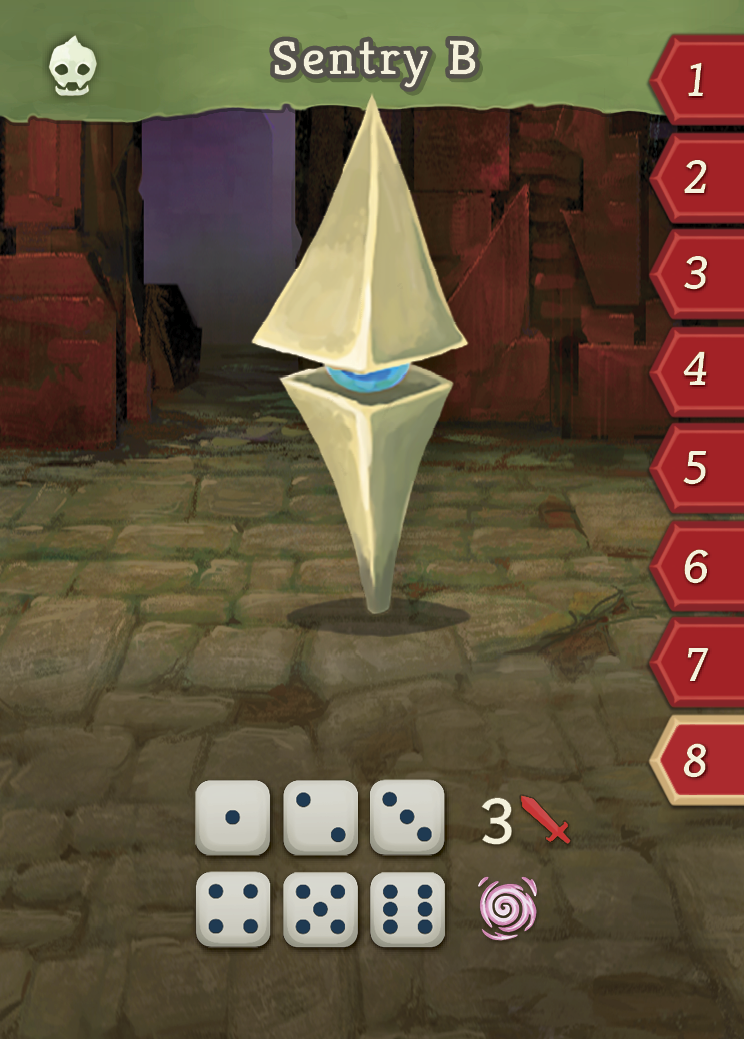Set the health marker to 4

698,370
